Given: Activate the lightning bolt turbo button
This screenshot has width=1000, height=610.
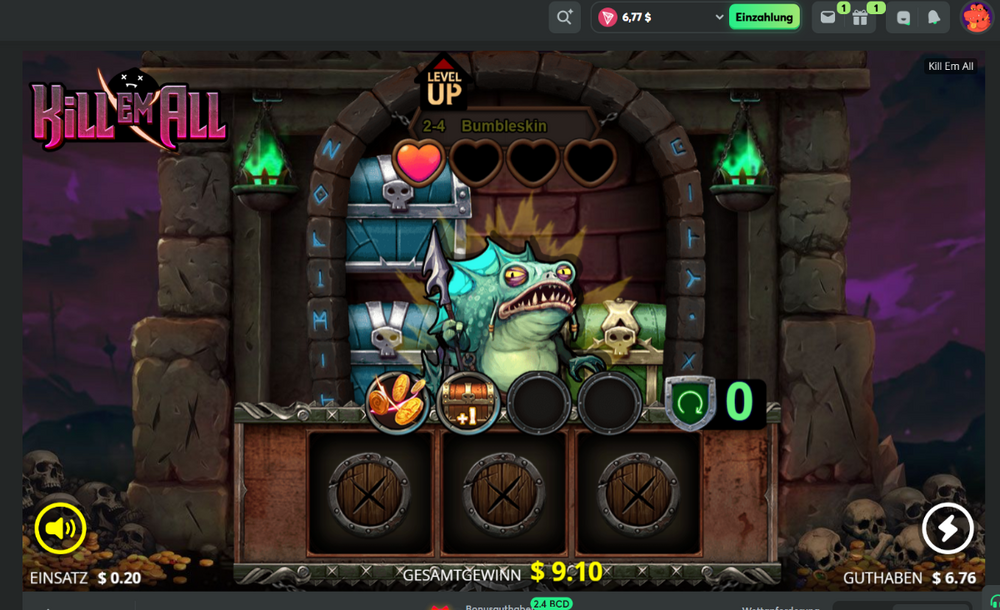Looking at the screenshot, I should coord(947,527).
